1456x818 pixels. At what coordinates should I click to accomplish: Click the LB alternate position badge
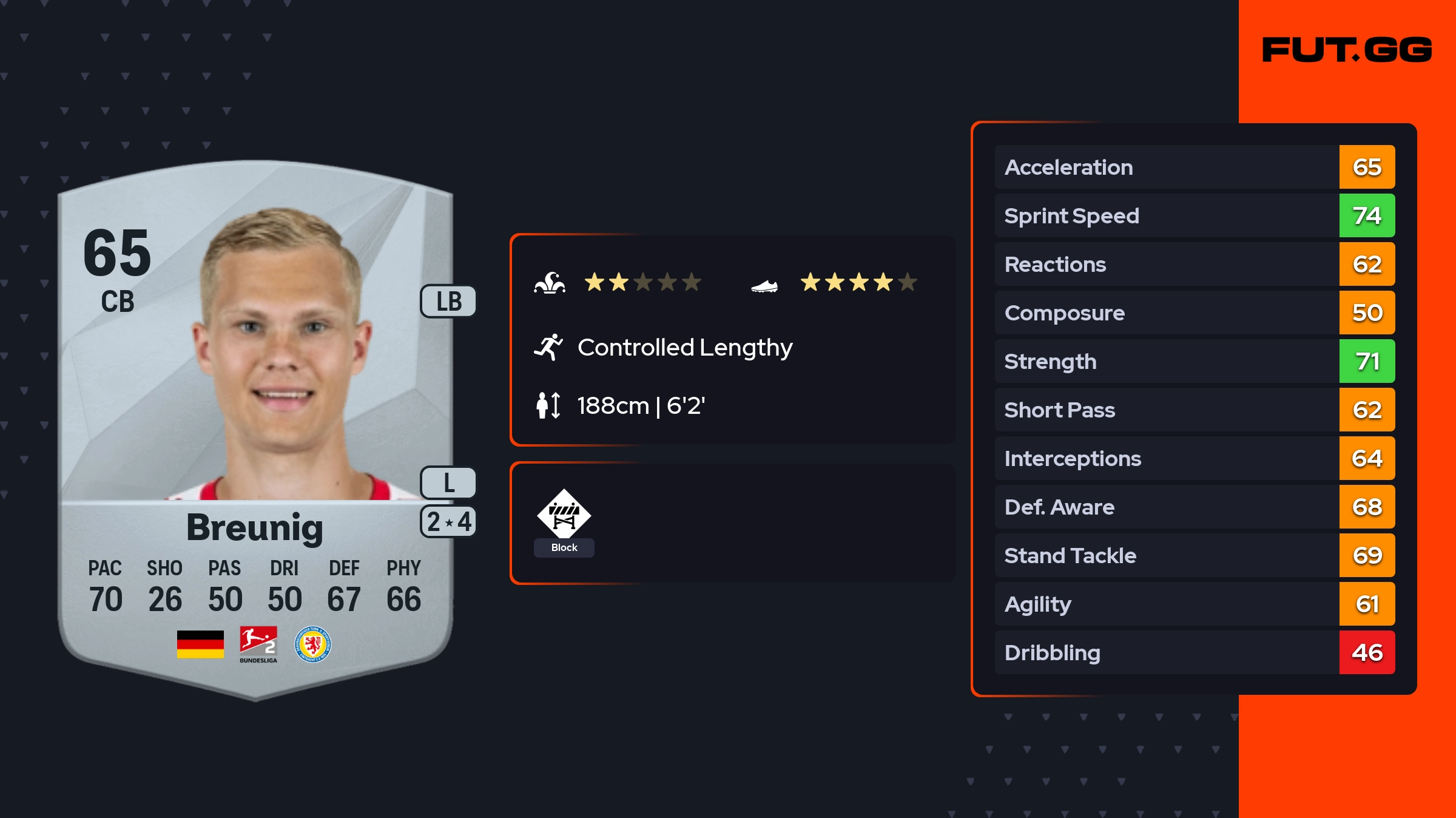coord(449,302)
